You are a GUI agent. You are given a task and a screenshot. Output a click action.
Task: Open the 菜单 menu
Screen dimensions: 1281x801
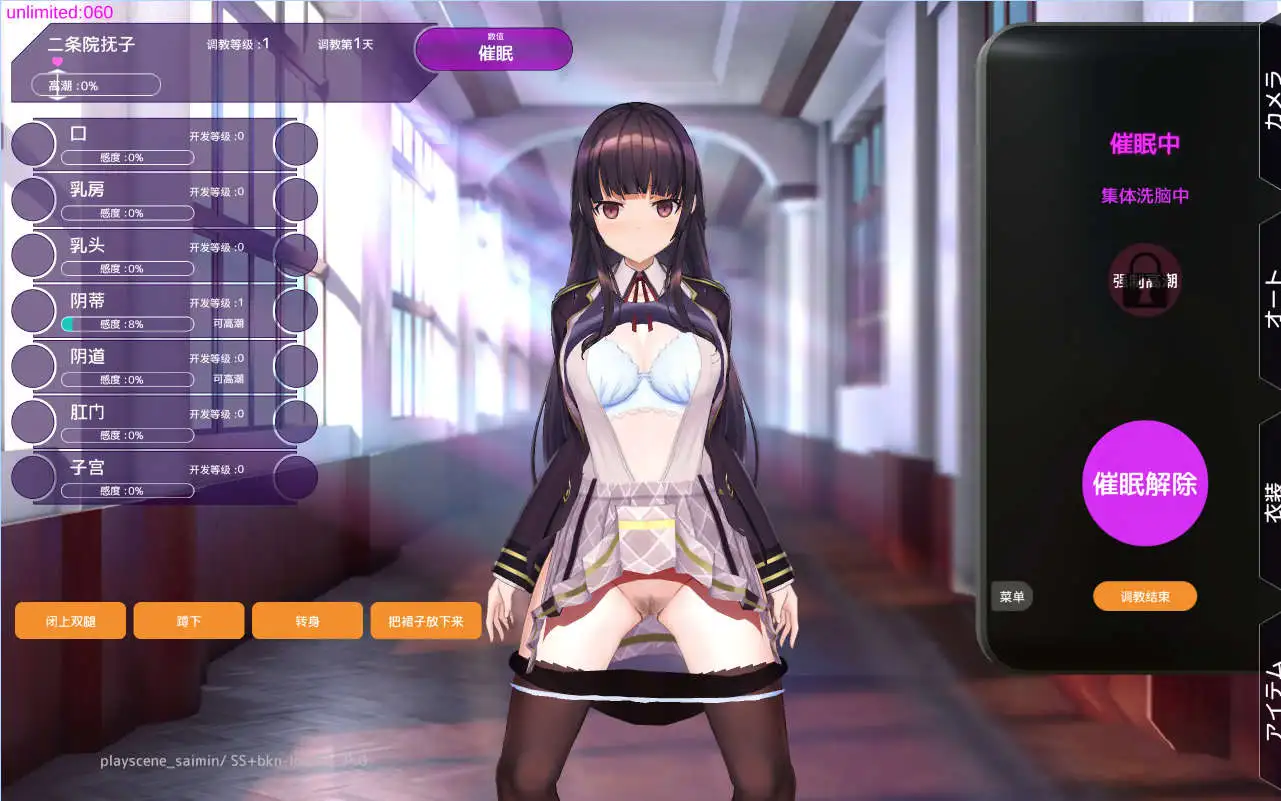click(x=1012, y=596)
